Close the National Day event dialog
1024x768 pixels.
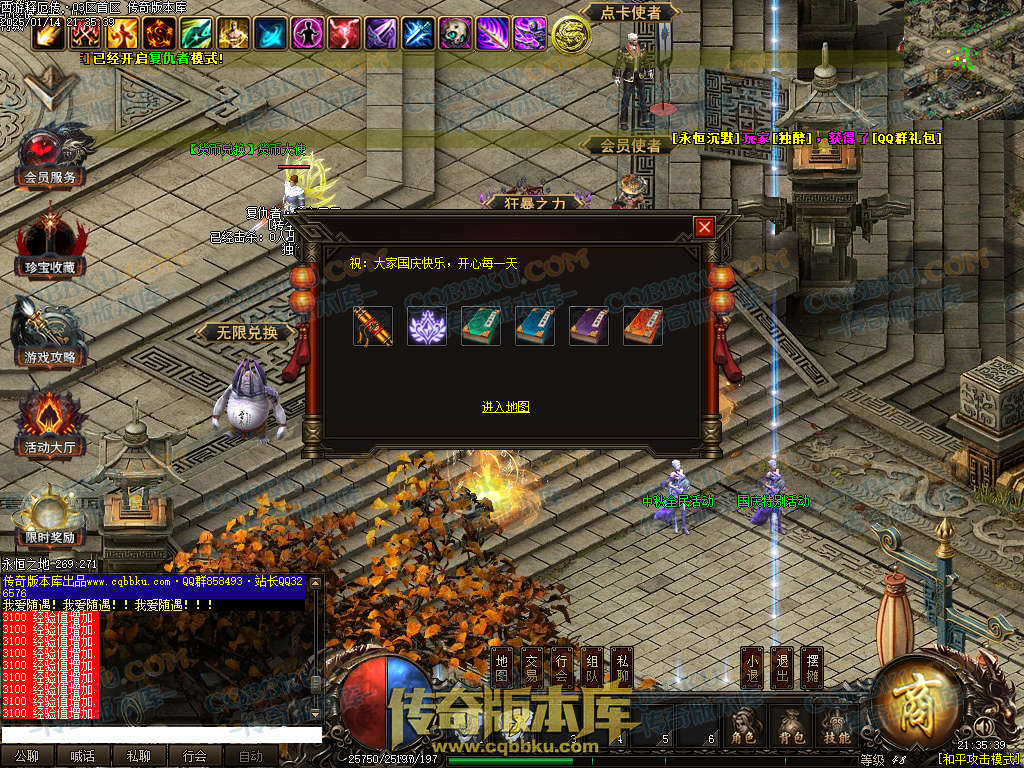(x=705, y=227)
